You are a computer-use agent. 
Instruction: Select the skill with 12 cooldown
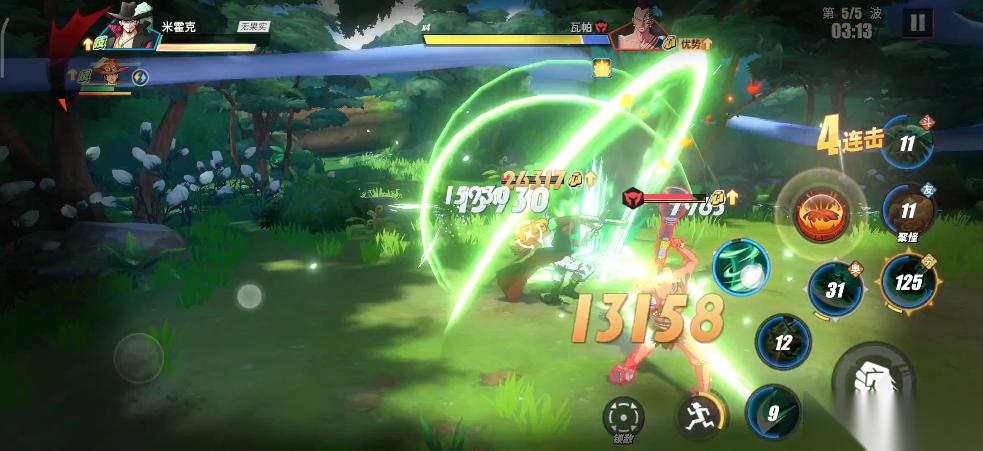coord(783,342)
